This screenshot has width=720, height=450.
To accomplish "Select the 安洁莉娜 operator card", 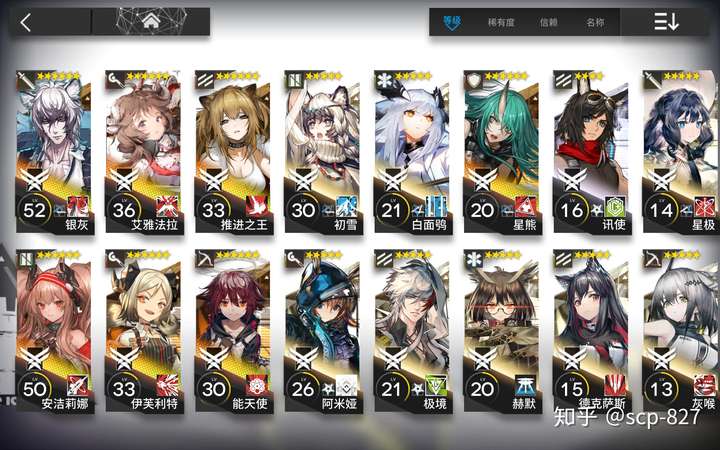I will (x=56, y=333).
